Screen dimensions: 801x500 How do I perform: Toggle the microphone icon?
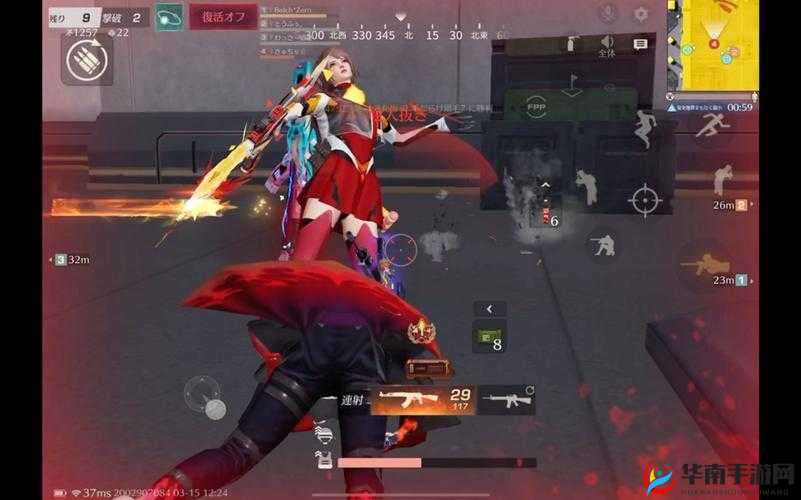click(x=607, y=14)
